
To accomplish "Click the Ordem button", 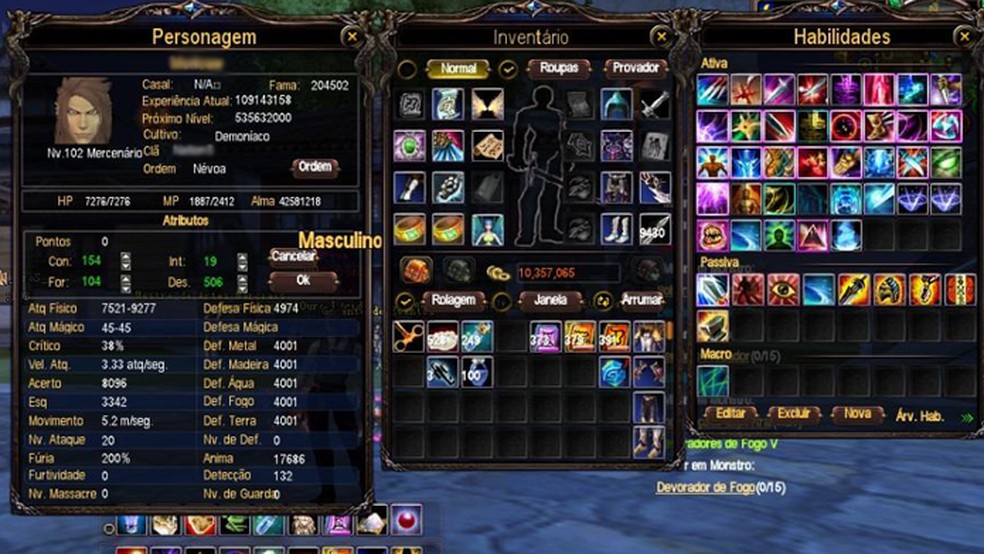I will coord(315,167).
